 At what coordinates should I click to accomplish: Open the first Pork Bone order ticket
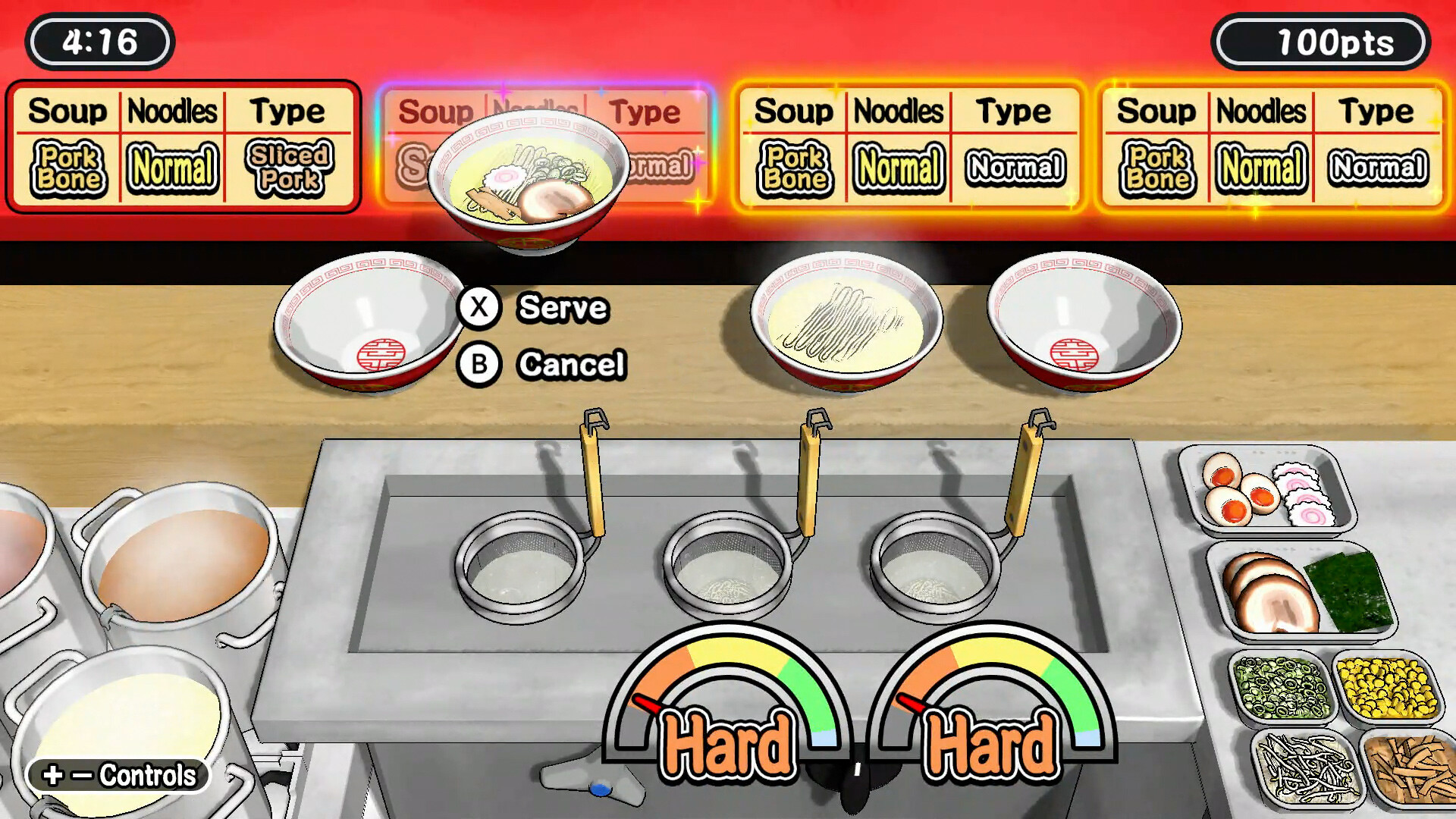[182, 144]
